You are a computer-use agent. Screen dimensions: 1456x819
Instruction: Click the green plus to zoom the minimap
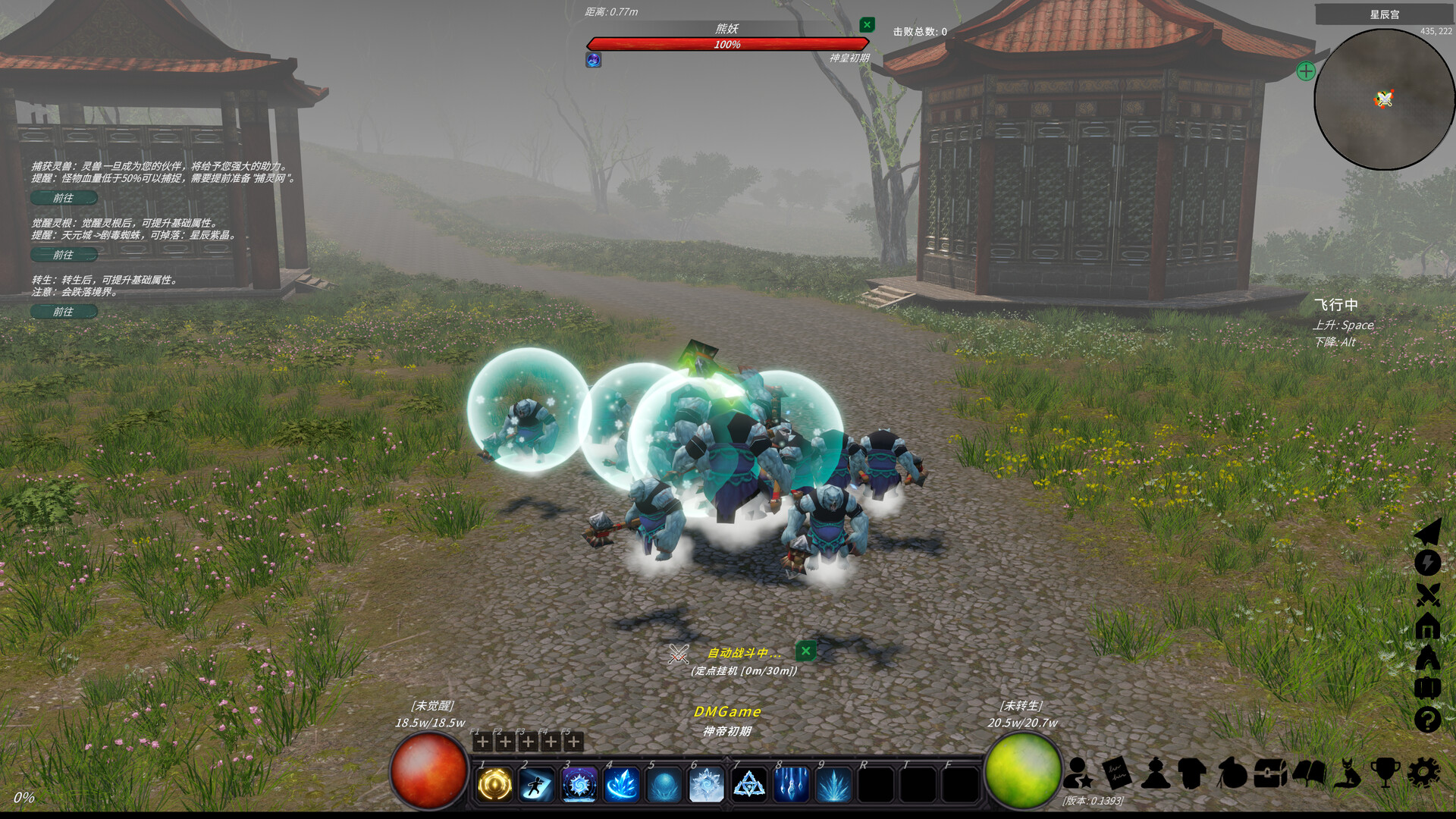(x=1305, y=72)
